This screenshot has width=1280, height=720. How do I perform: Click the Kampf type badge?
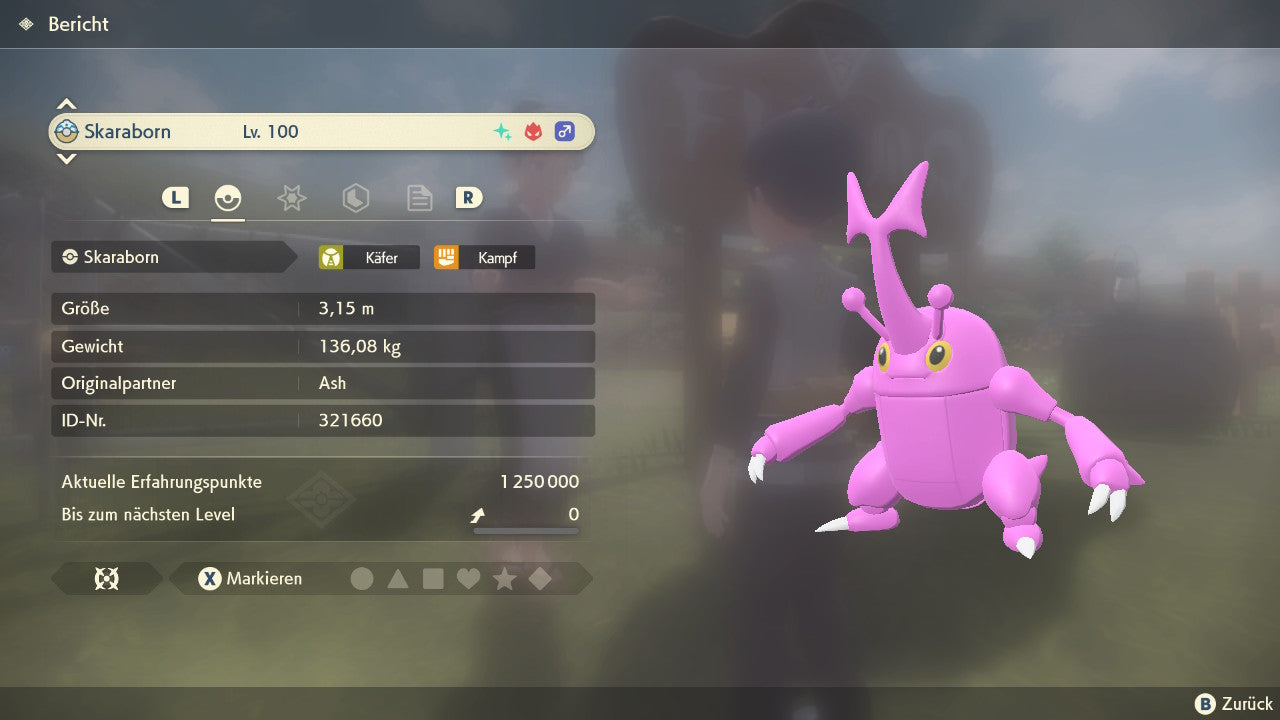[484, 258]
